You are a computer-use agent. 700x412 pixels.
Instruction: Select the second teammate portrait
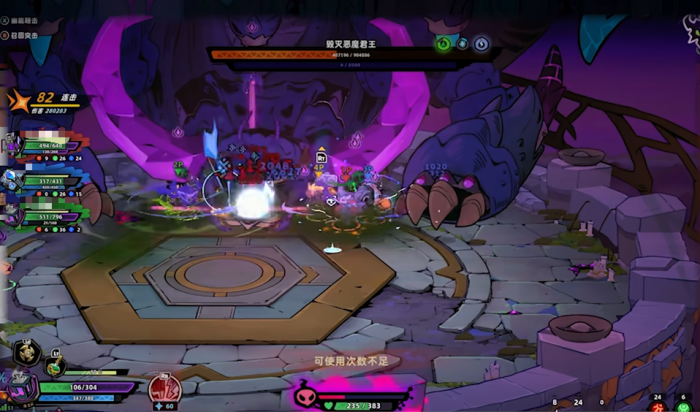[11, 181]
